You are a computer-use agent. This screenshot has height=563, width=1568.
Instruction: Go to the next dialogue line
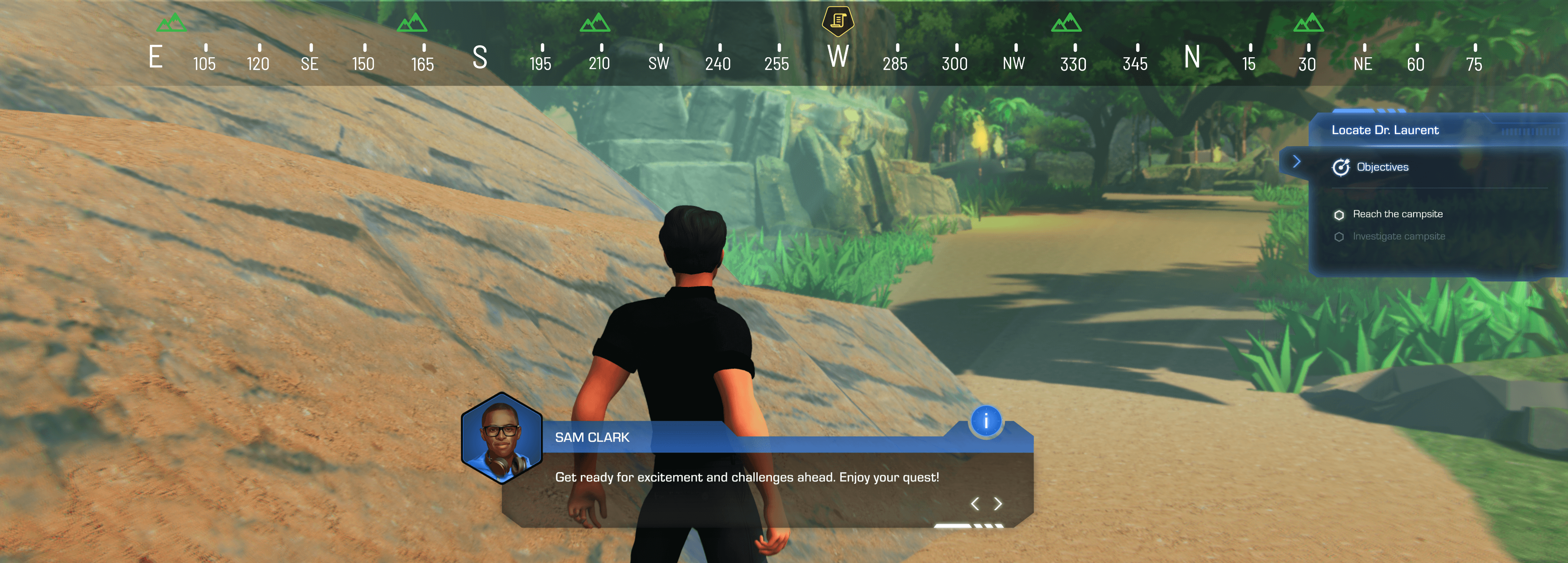point(998,503)
